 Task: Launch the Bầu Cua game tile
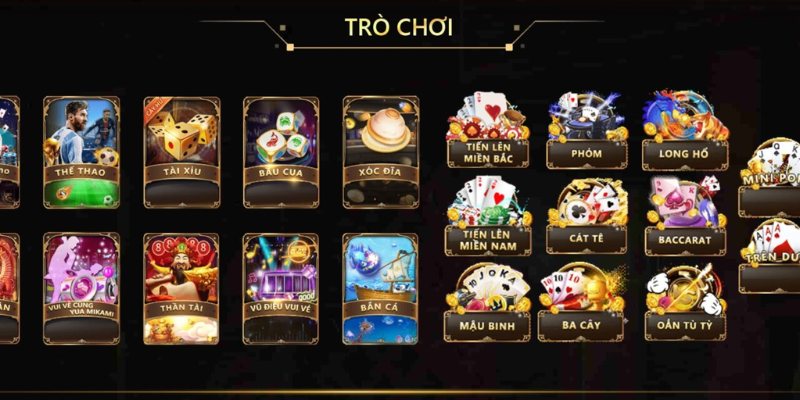click(x=281, y=151)
